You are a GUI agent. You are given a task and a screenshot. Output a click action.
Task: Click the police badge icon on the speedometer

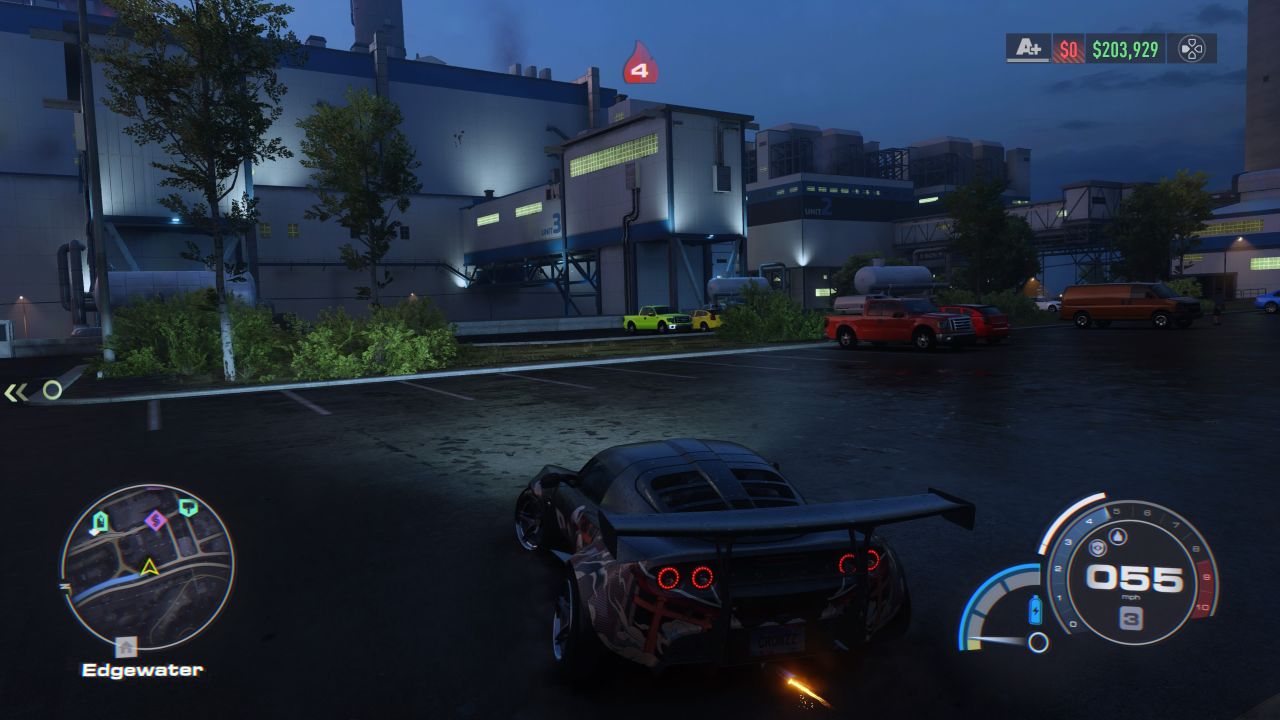click(1098, 548)
